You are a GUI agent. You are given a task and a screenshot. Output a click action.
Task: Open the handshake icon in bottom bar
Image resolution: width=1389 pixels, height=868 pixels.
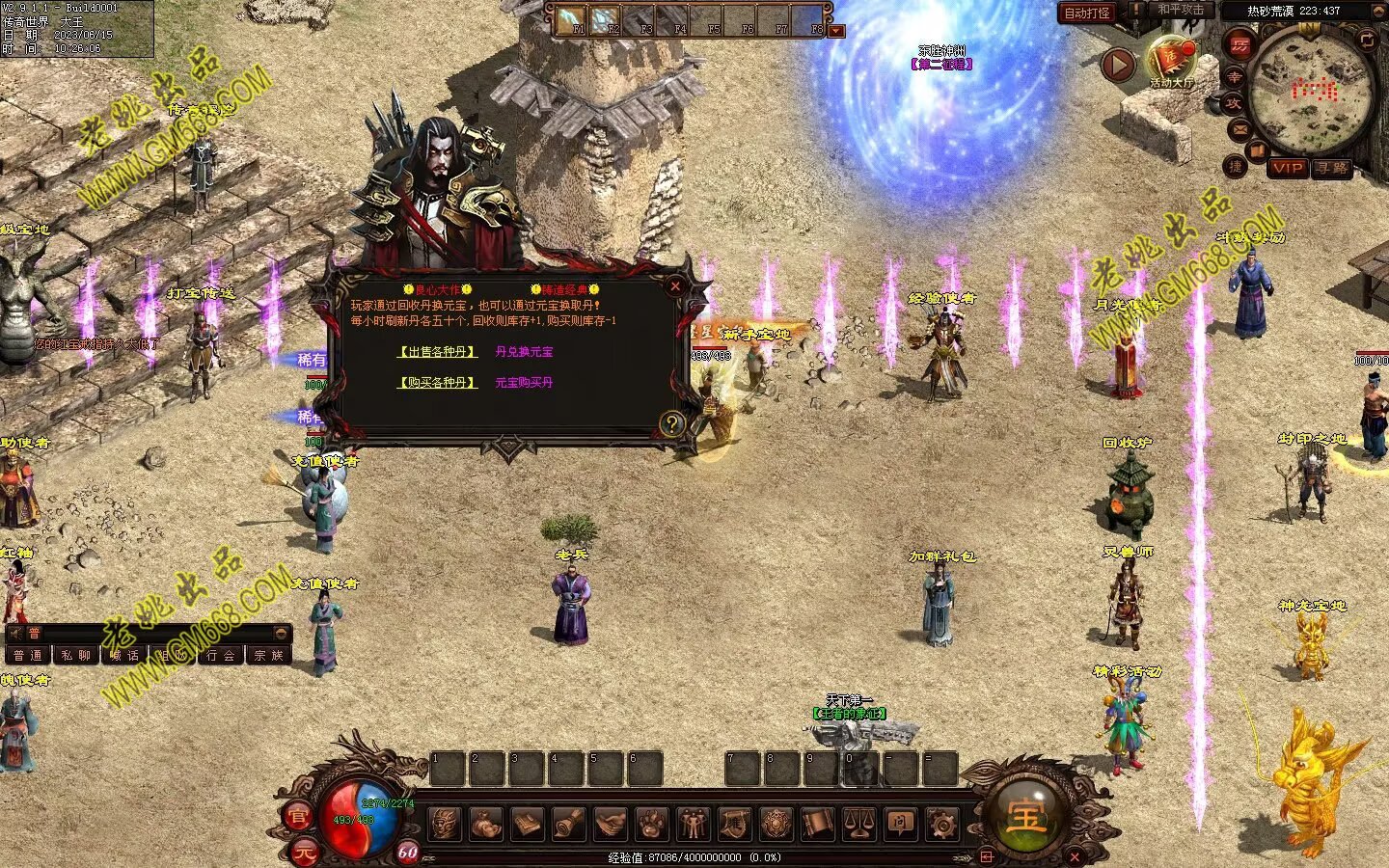tap(610, 824)
